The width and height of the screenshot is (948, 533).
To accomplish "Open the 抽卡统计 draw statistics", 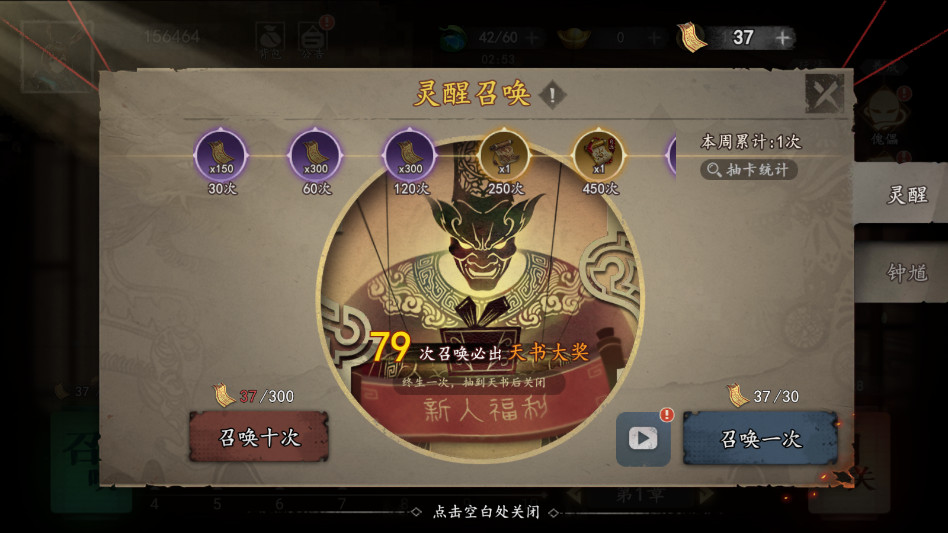I will point(749,170).
